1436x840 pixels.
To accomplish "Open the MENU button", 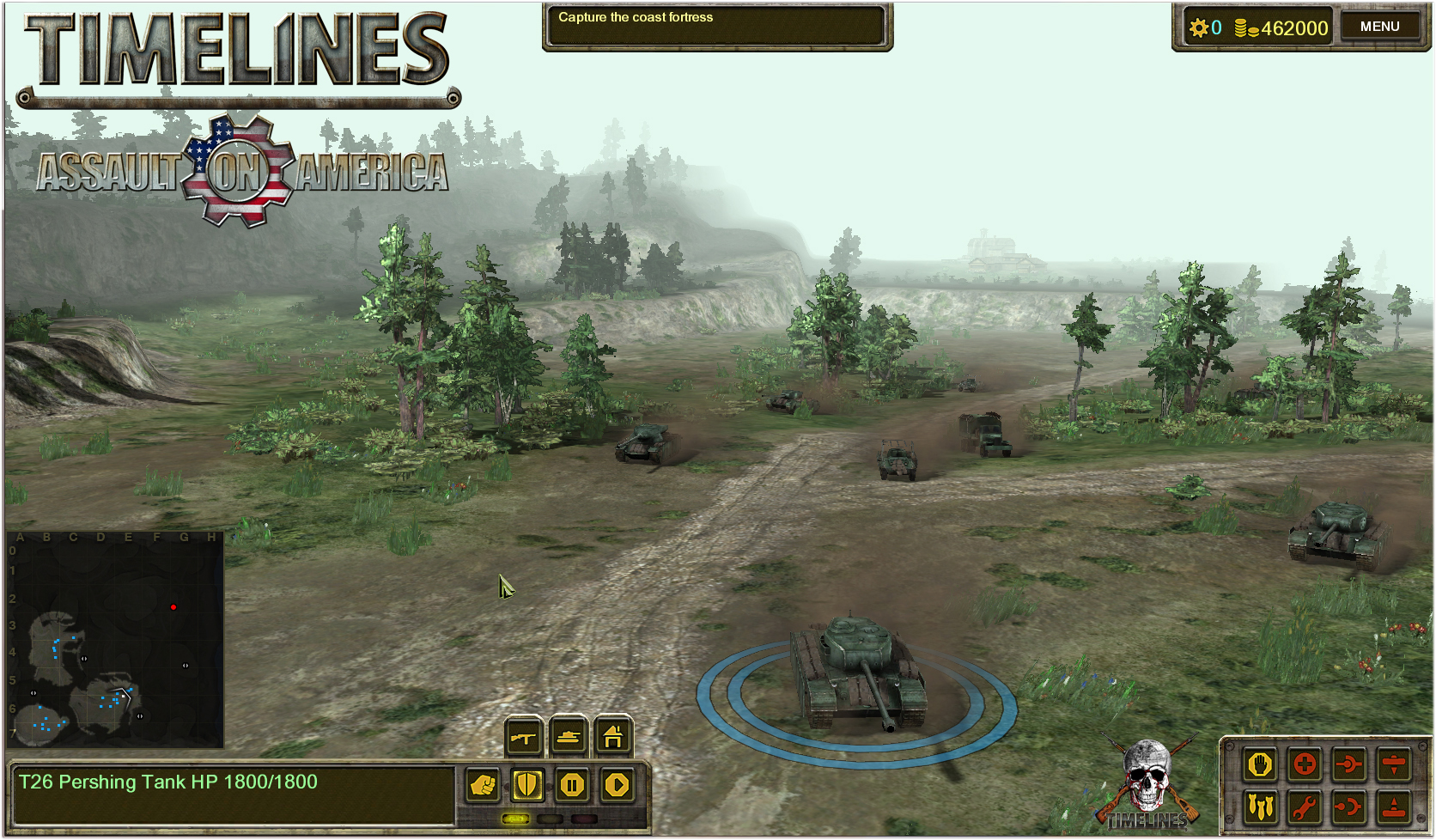I will point(1379,27).
